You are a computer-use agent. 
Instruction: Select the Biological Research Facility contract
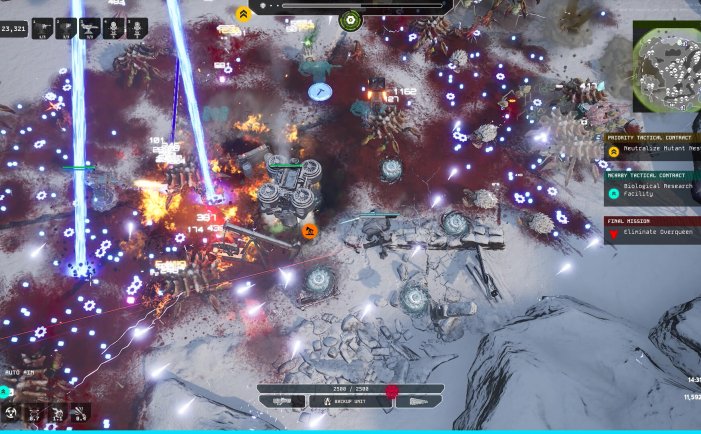(x=655, y=192)
